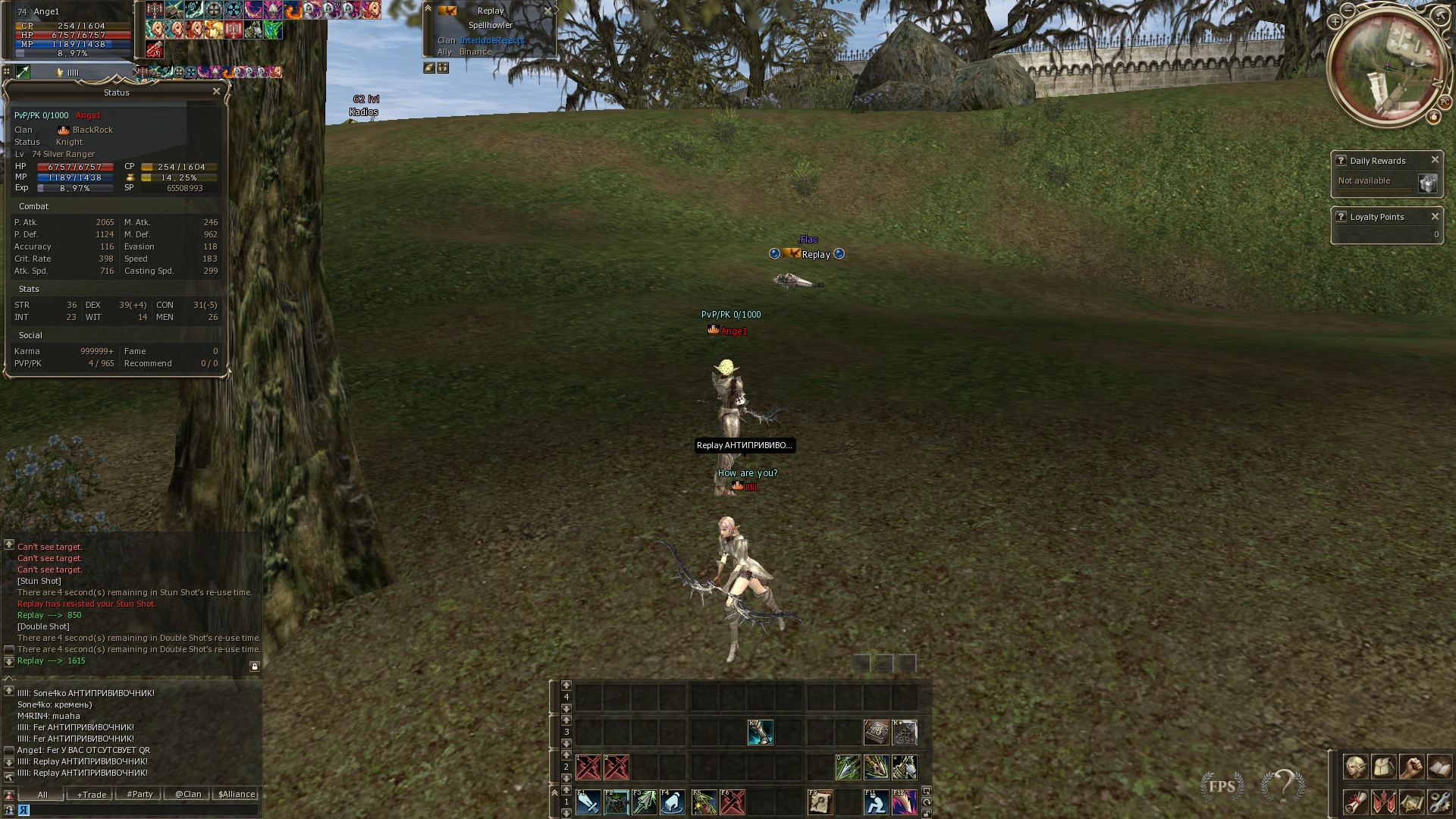
Task: Close the Status window
Action: click(x=216, y=92)
